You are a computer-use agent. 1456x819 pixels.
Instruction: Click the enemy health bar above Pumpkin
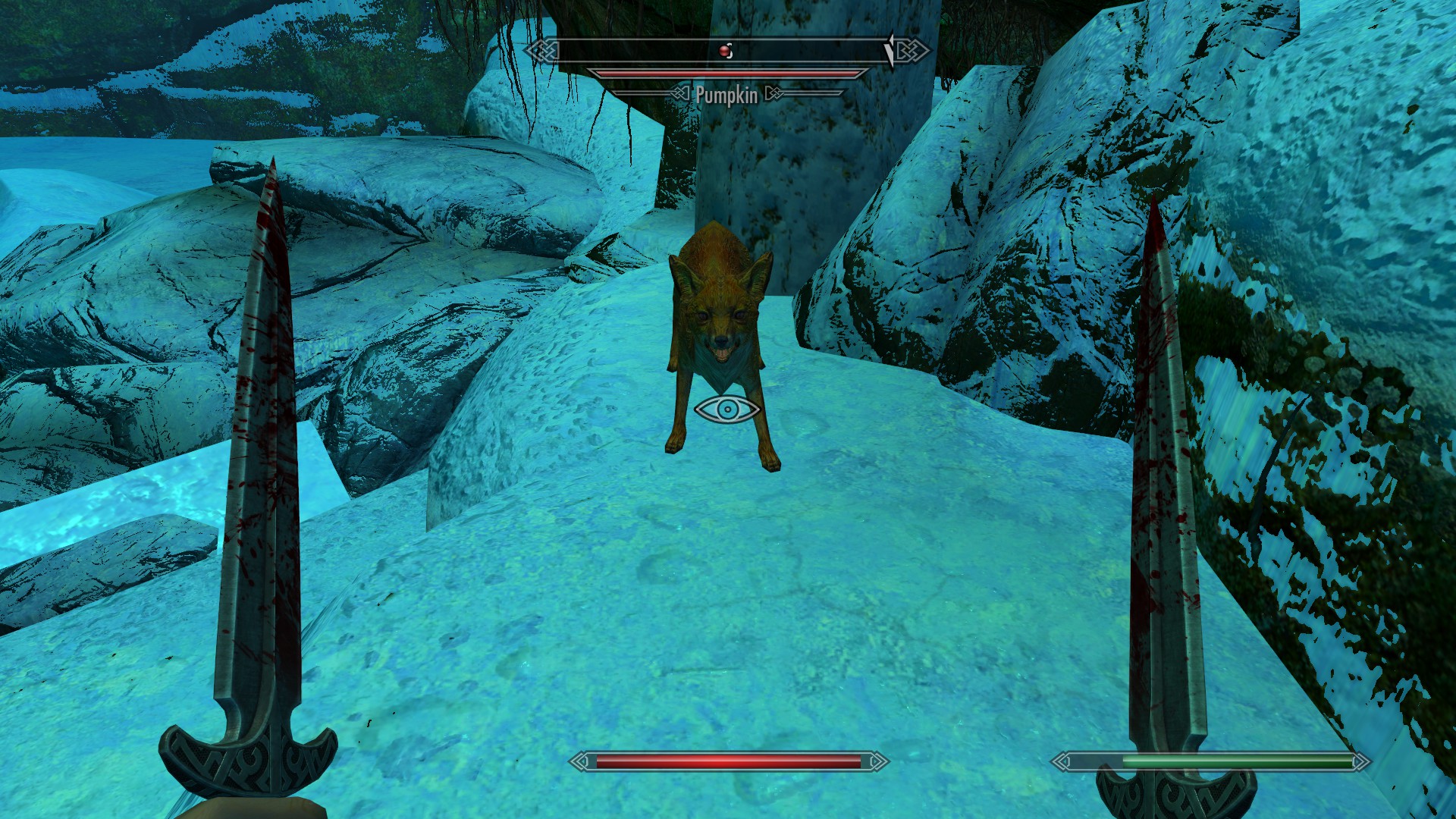[x=726, y=72]
